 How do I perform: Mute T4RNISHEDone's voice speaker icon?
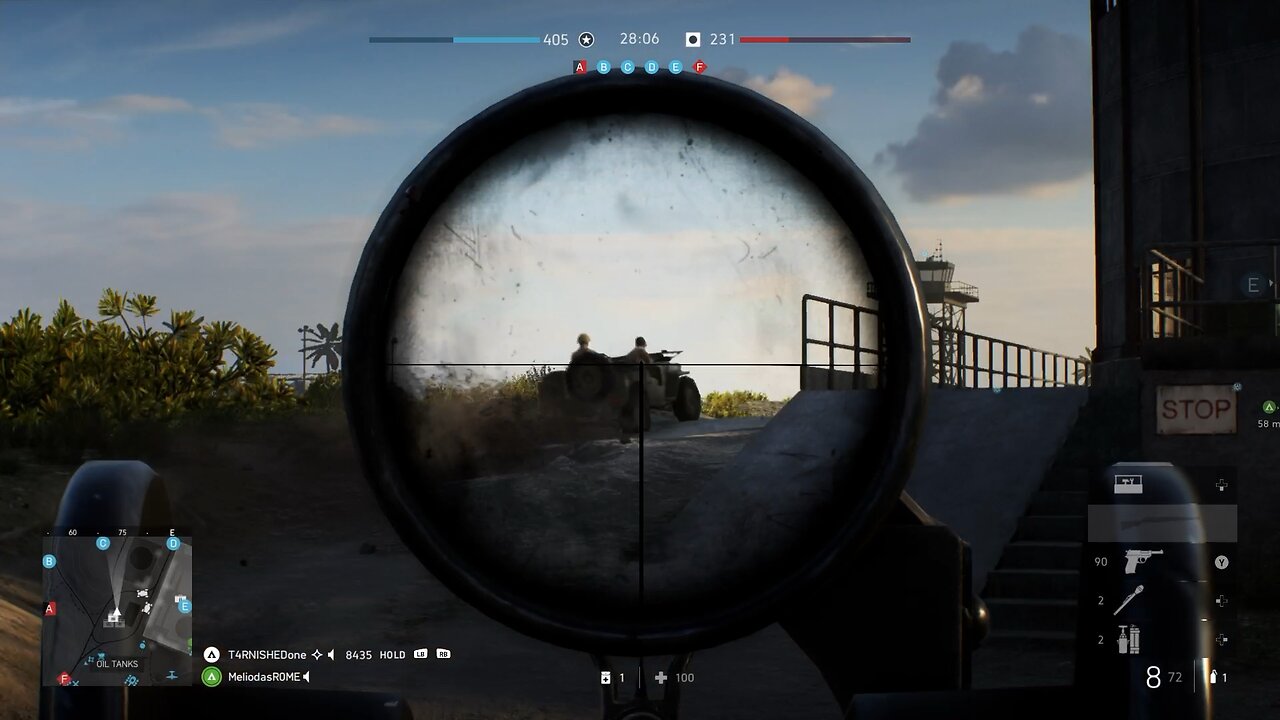330,655
